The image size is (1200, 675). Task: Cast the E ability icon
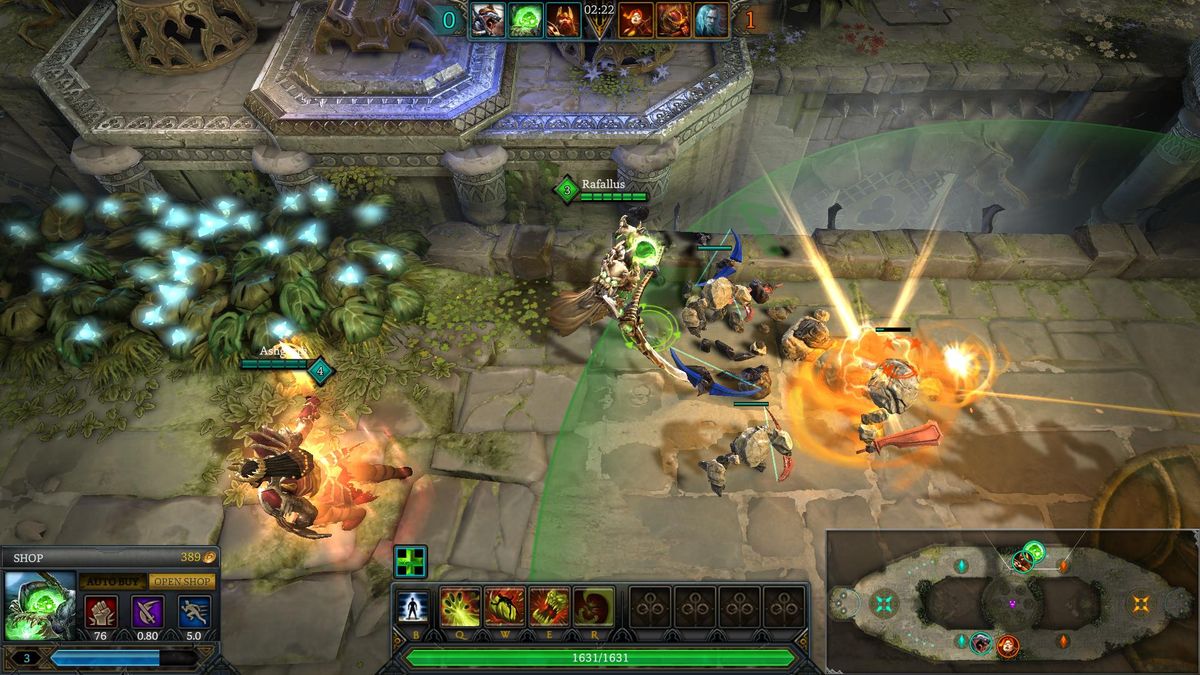549,607
